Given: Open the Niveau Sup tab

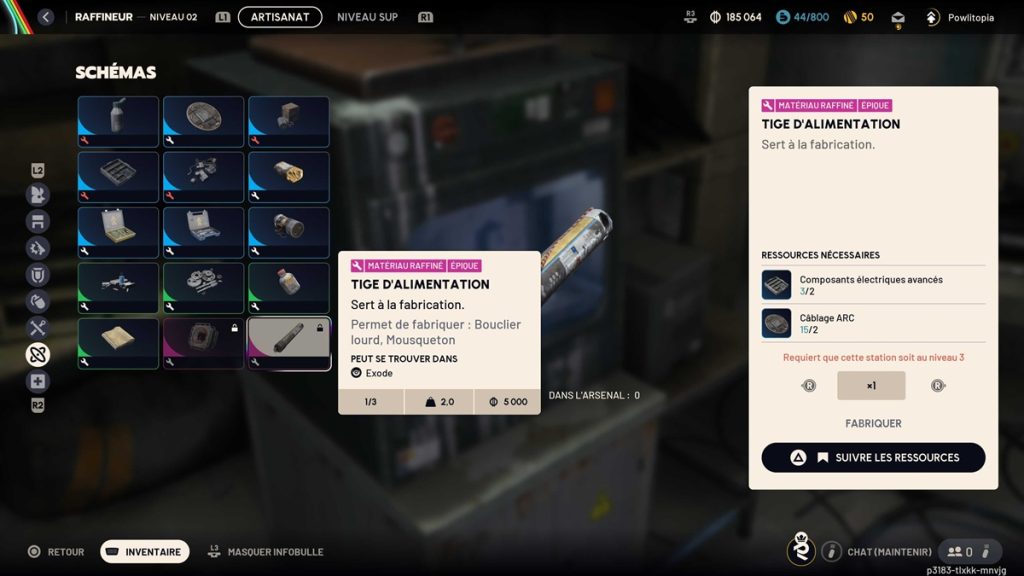Looking at the screenshot, I should [x=367, y=17].
